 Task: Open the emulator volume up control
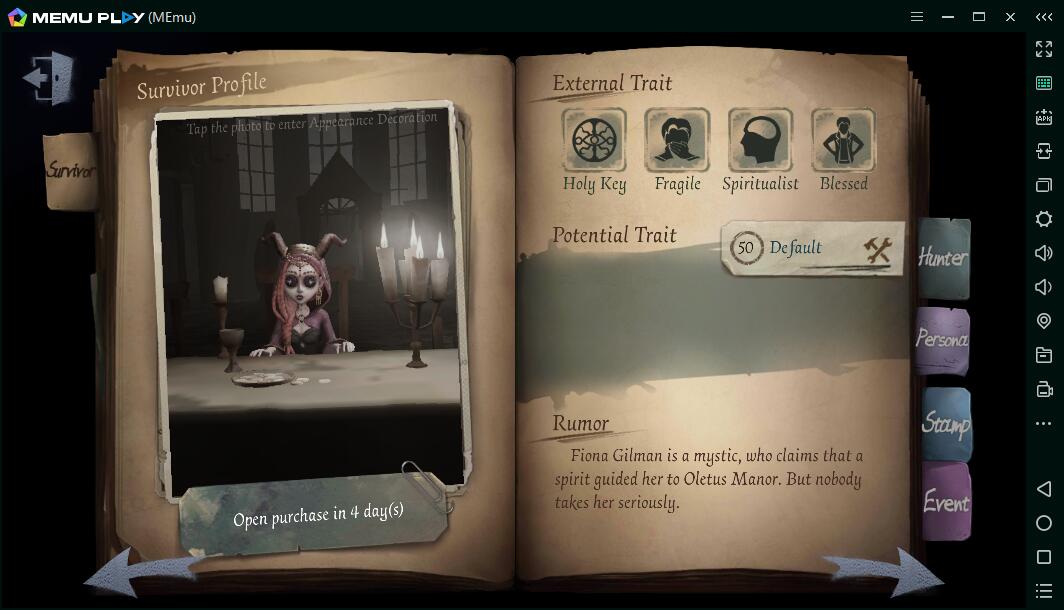point(1044,253)
